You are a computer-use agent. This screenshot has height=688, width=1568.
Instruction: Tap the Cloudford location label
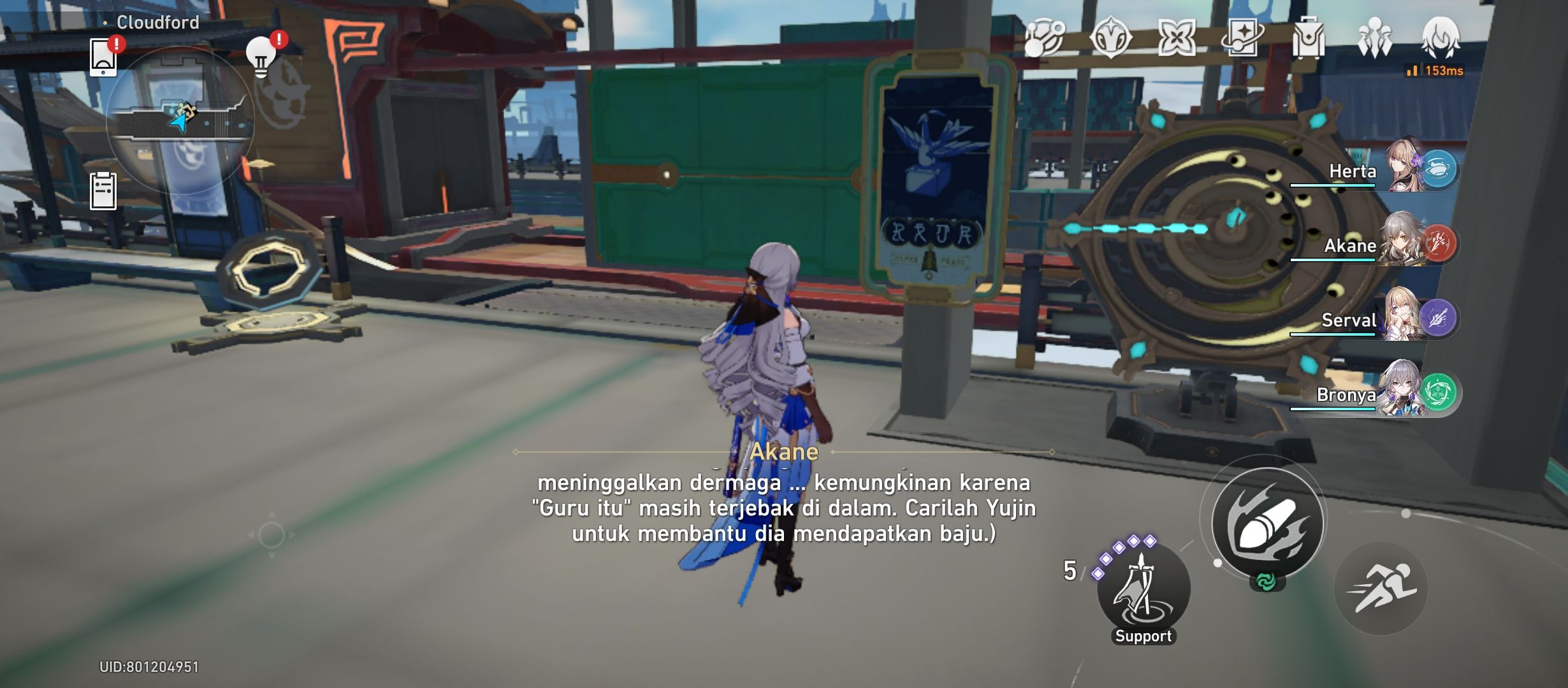157,22
